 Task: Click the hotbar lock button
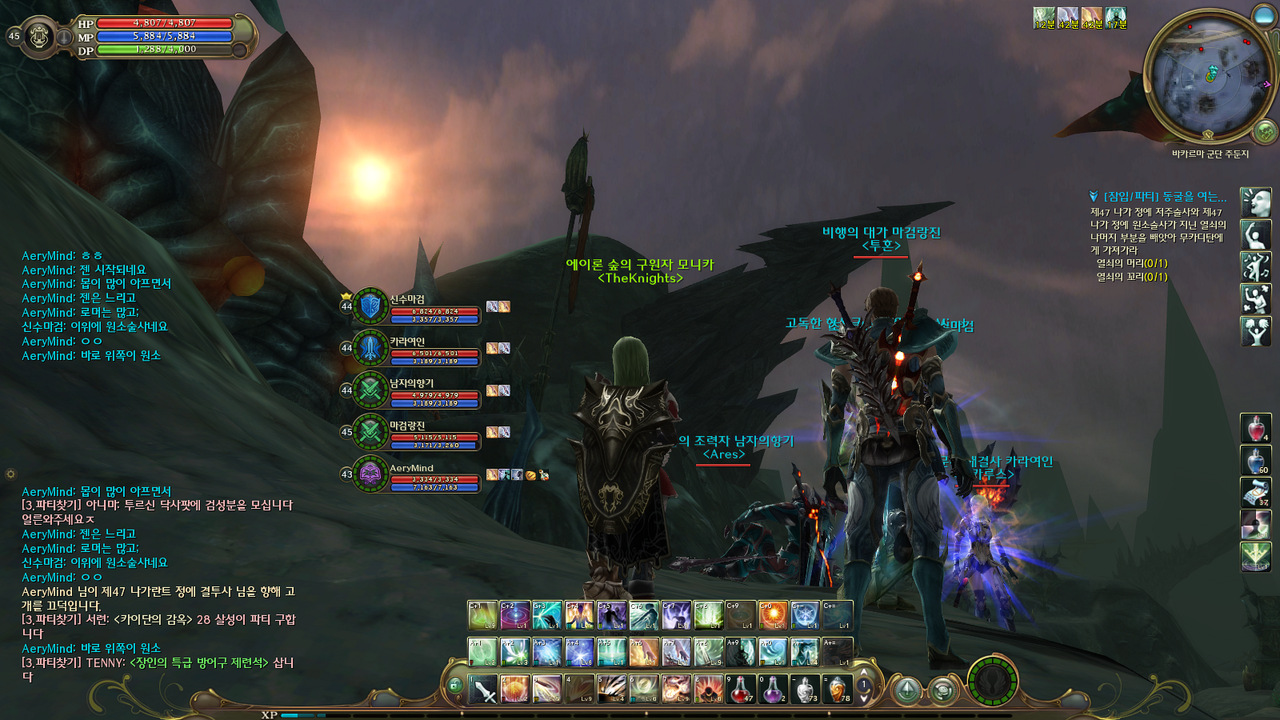455,687
